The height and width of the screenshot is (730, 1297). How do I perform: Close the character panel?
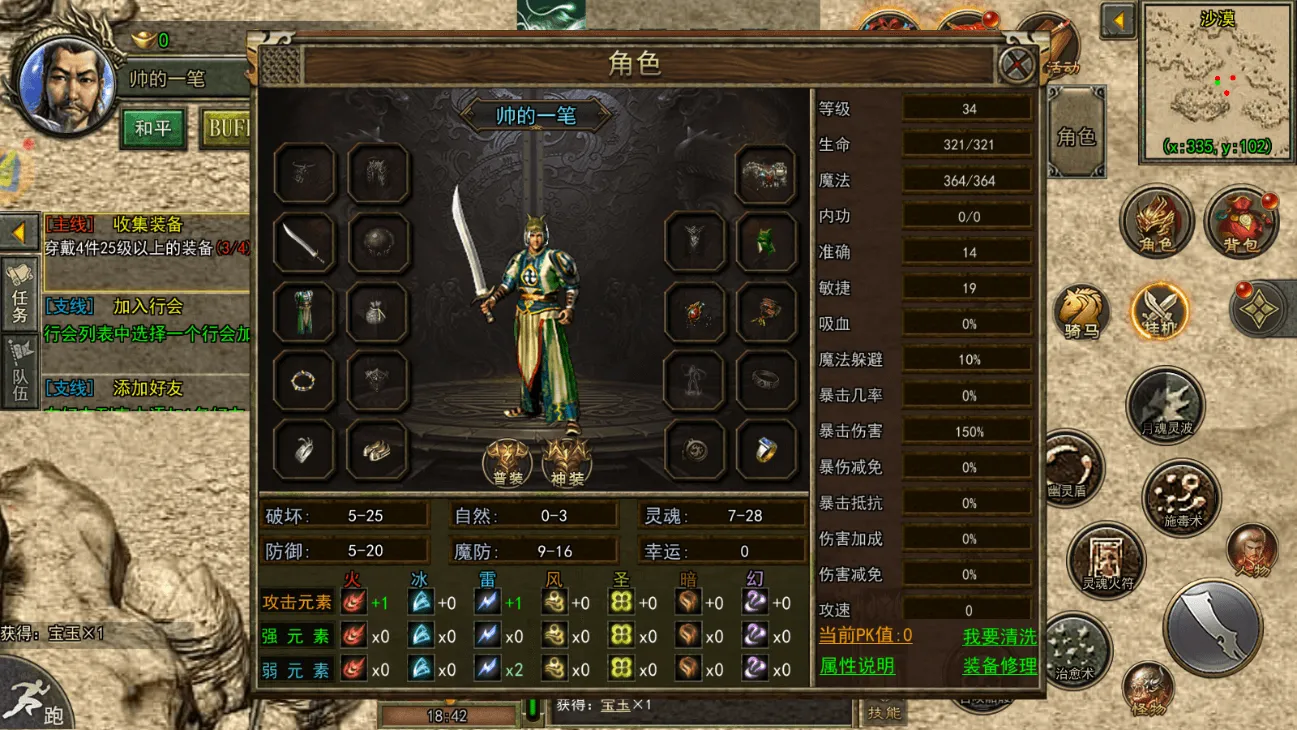coord(1018,66)
